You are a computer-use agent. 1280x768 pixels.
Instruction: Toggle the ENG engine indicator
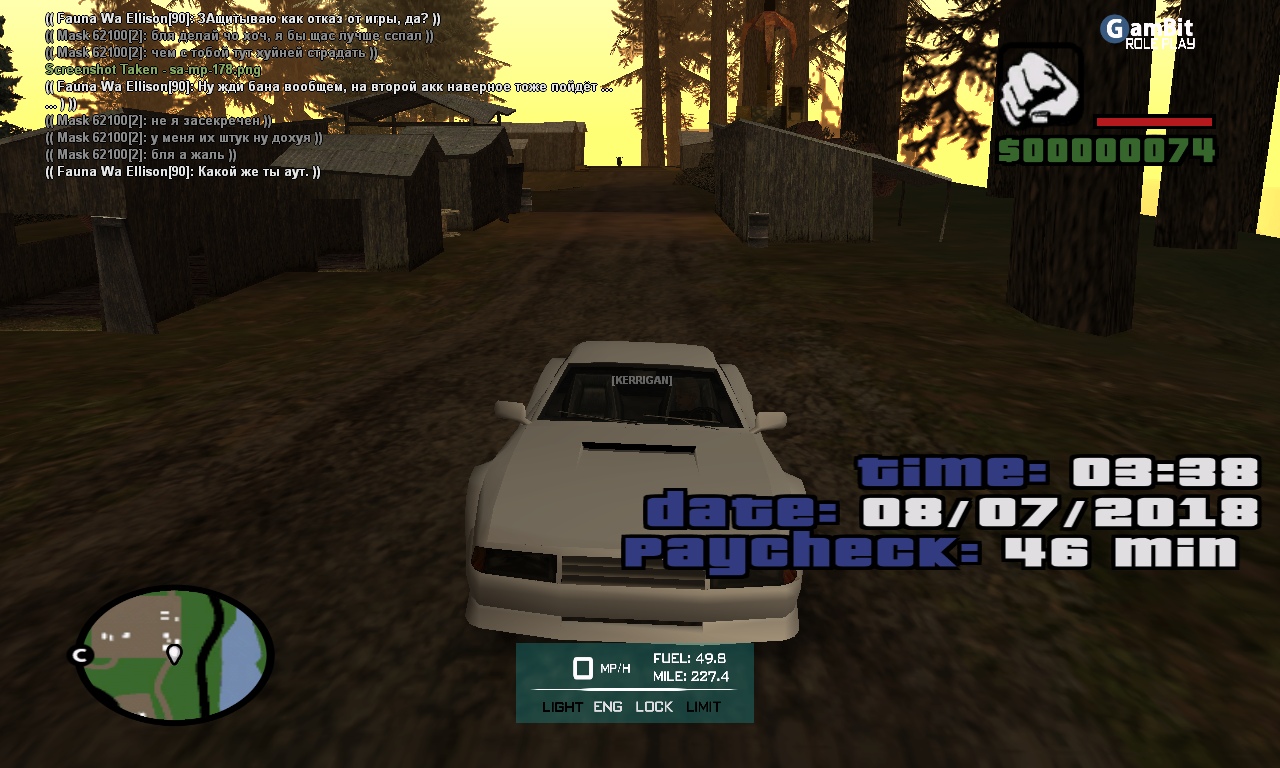(607, 707)
